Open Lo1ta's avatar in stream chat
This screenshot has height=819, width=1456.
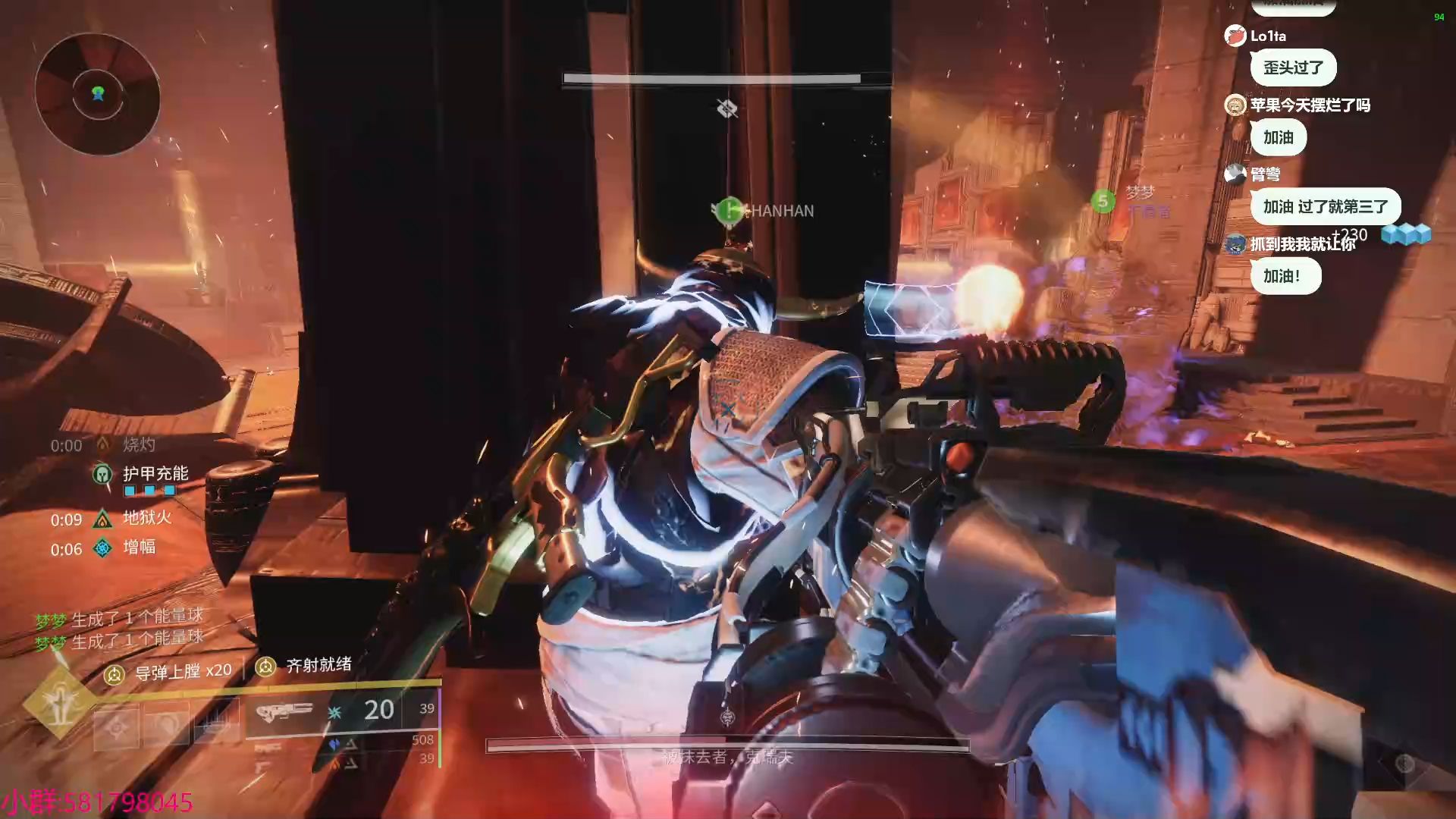(1235, 36)
